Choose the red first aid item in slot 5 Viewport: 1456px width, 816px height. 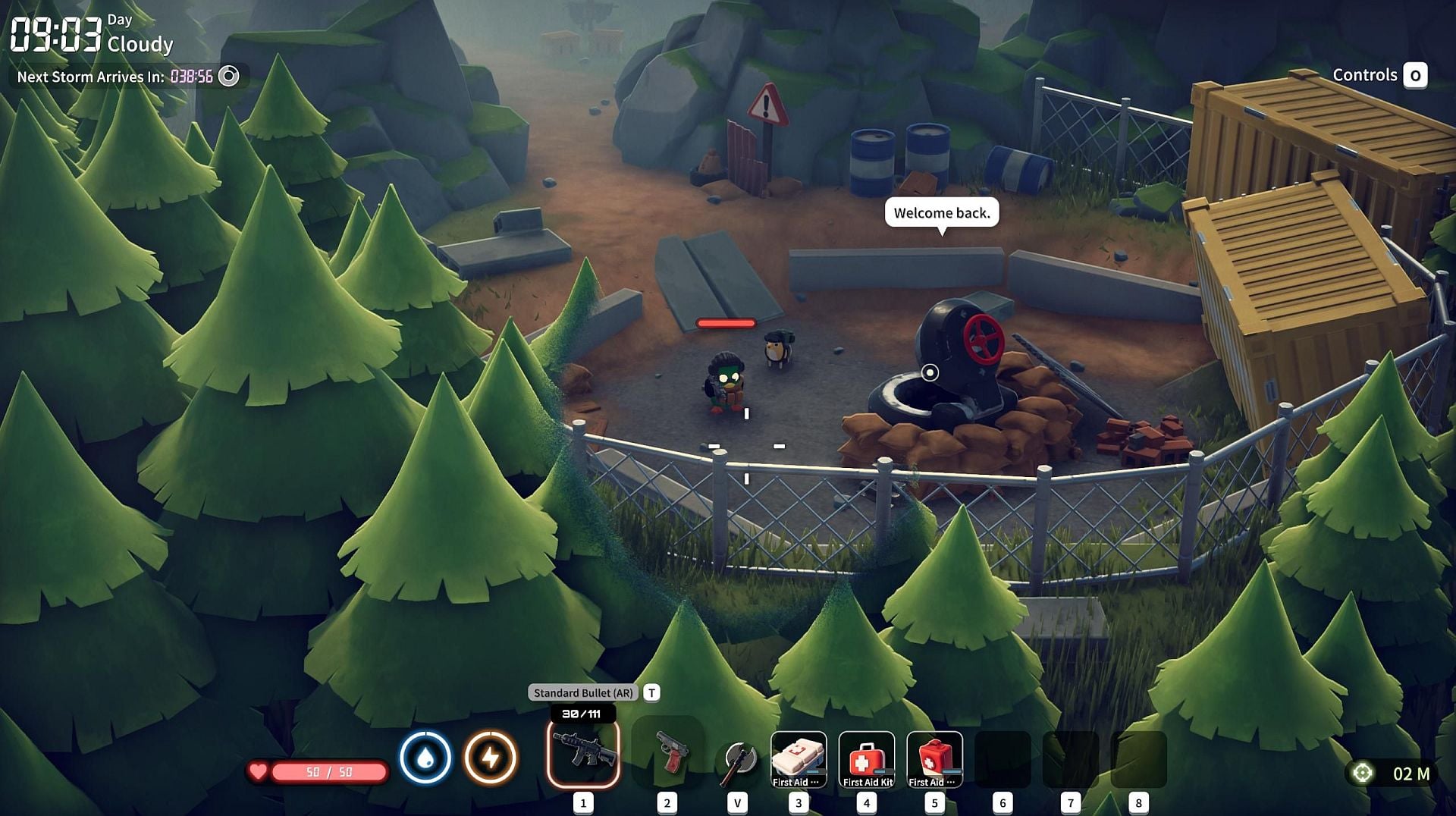coord(934,758)
